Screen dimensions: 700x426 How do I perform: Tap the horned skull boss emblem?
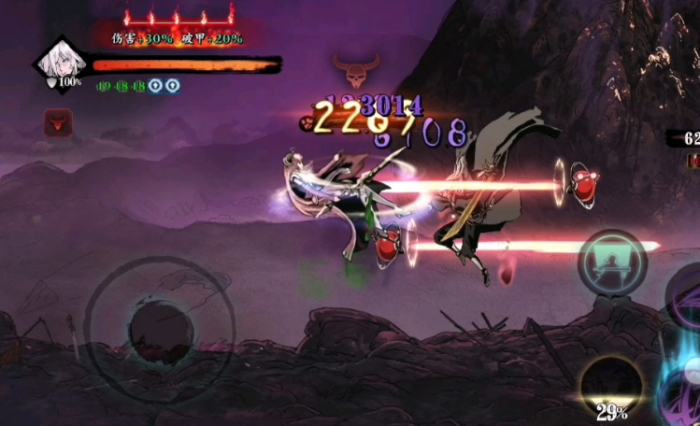[352, 72]
